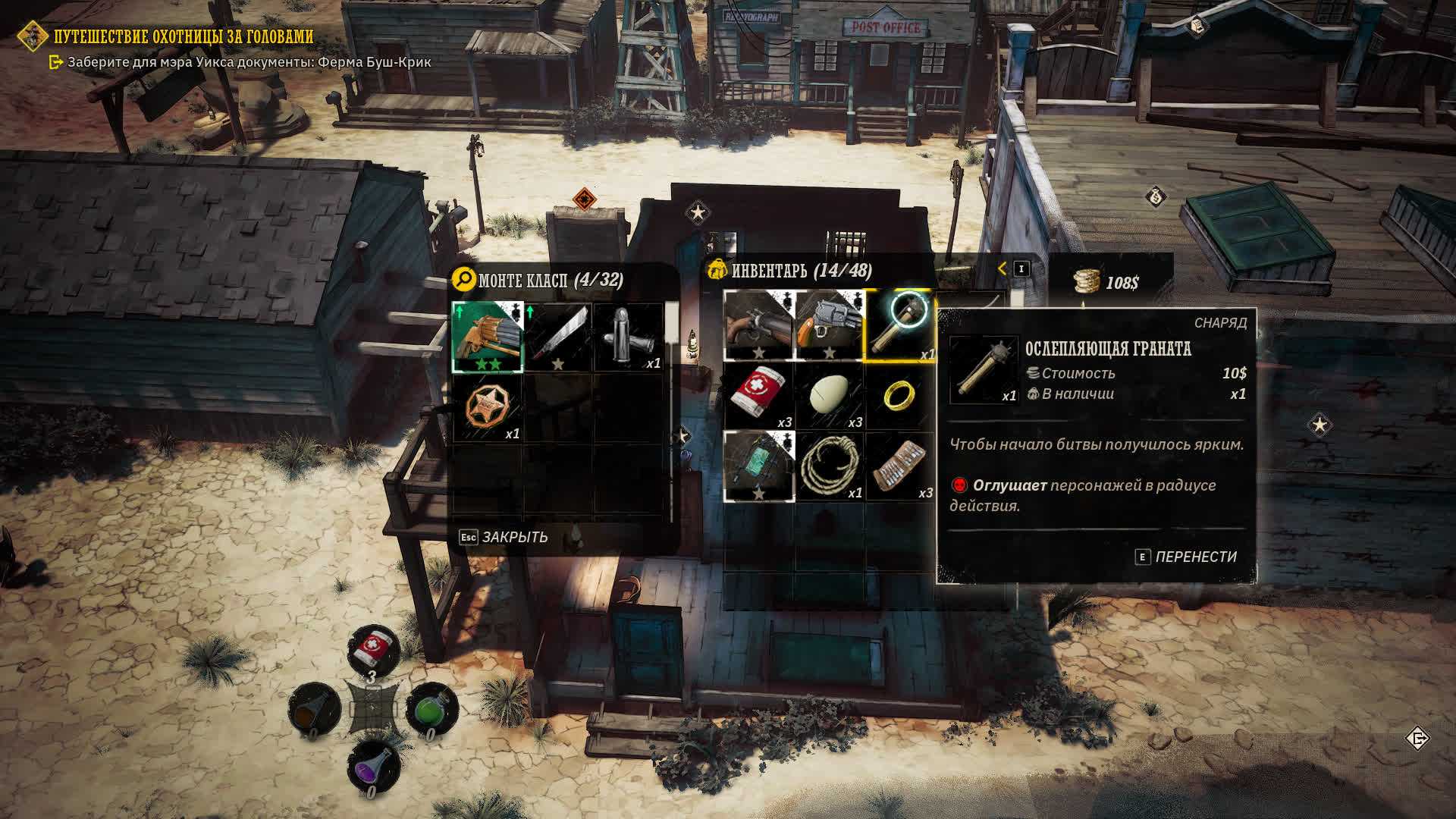The height and width of the screenshot is (819, 1456).
Task: Select the revolver in Monte Clasp's loot
Action: (488, 337)
